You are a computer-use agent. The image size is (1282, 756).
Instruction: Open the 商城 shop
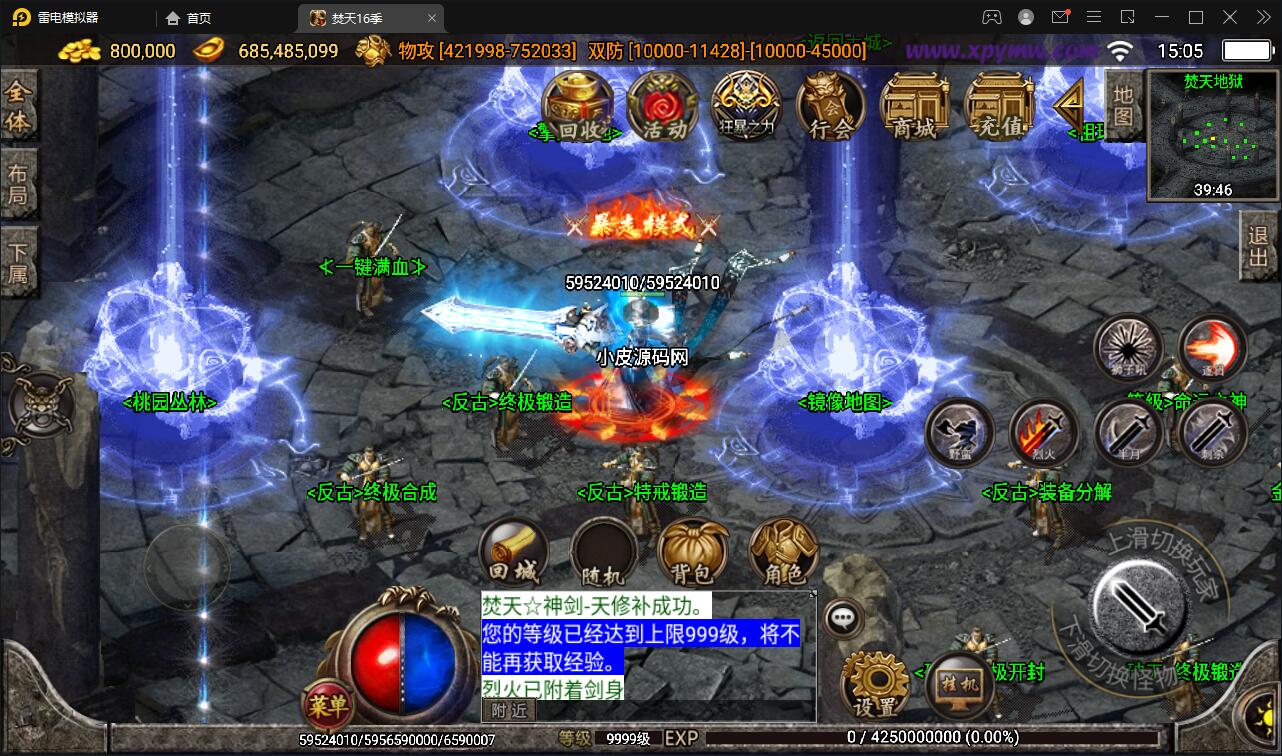915,106
